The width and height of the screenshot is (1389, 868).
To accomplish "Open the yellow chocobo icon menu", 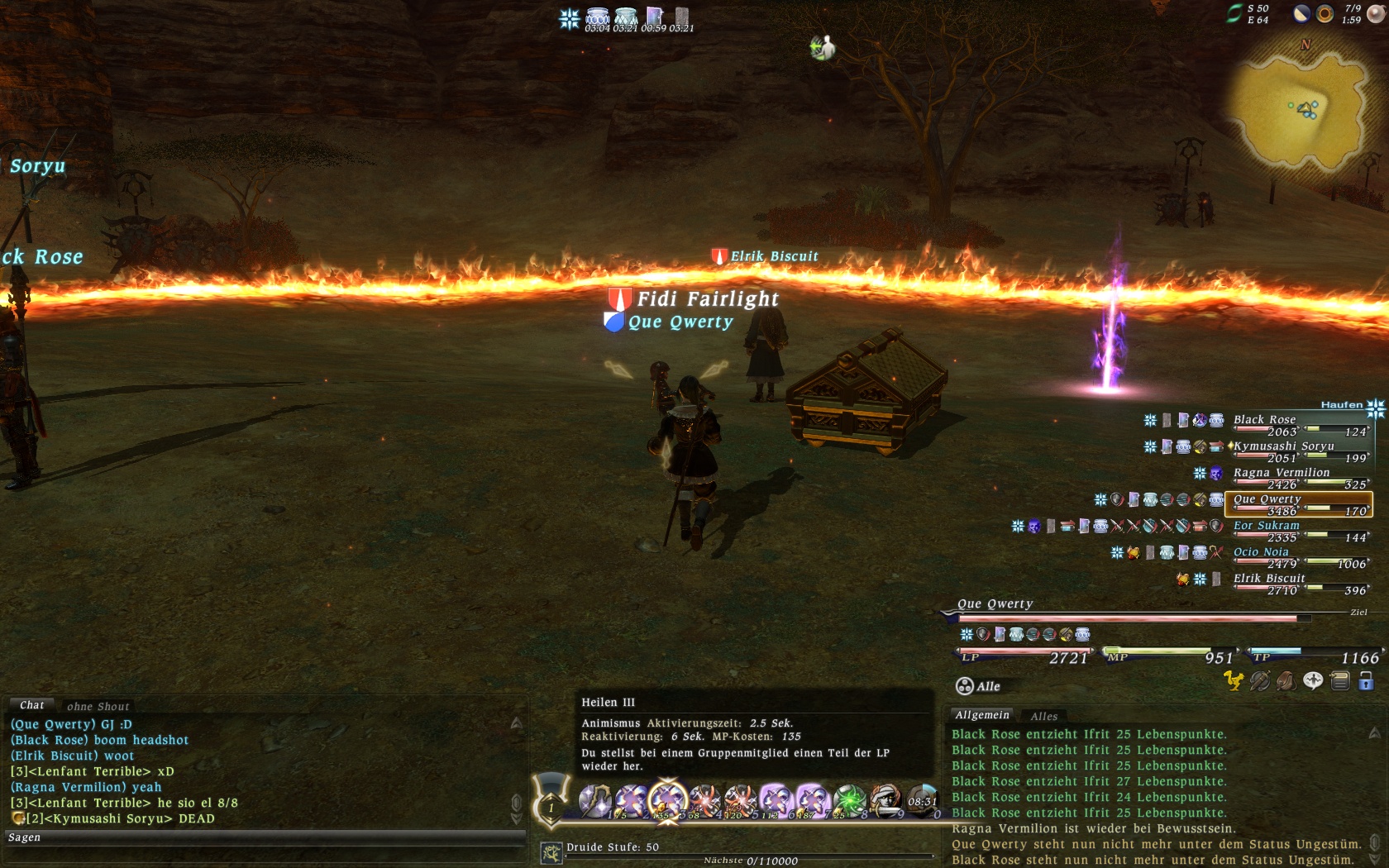I will point(1234,680).
